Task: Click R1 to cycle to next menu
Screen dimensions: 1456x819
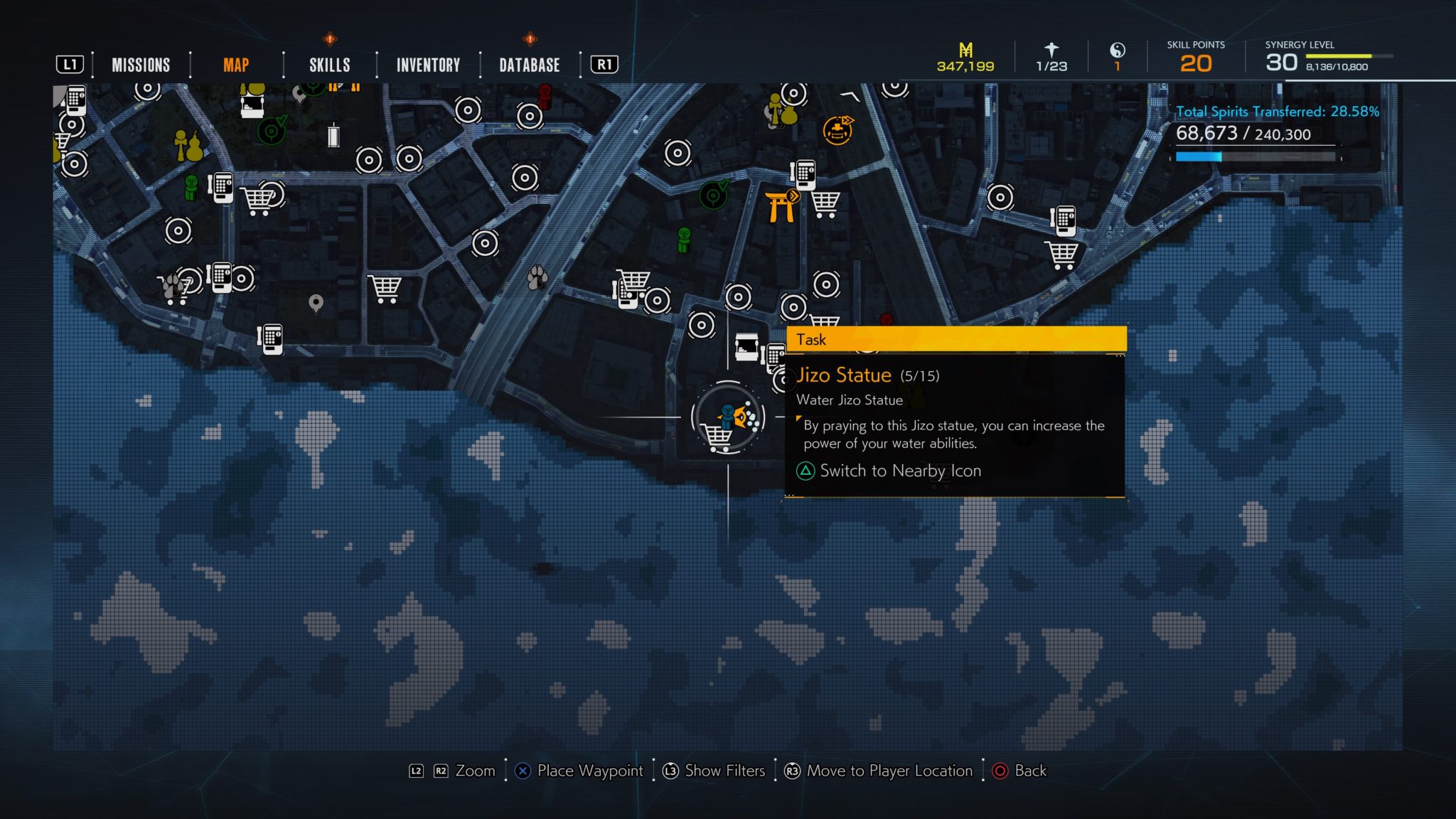Action: (x=603, y=63)
